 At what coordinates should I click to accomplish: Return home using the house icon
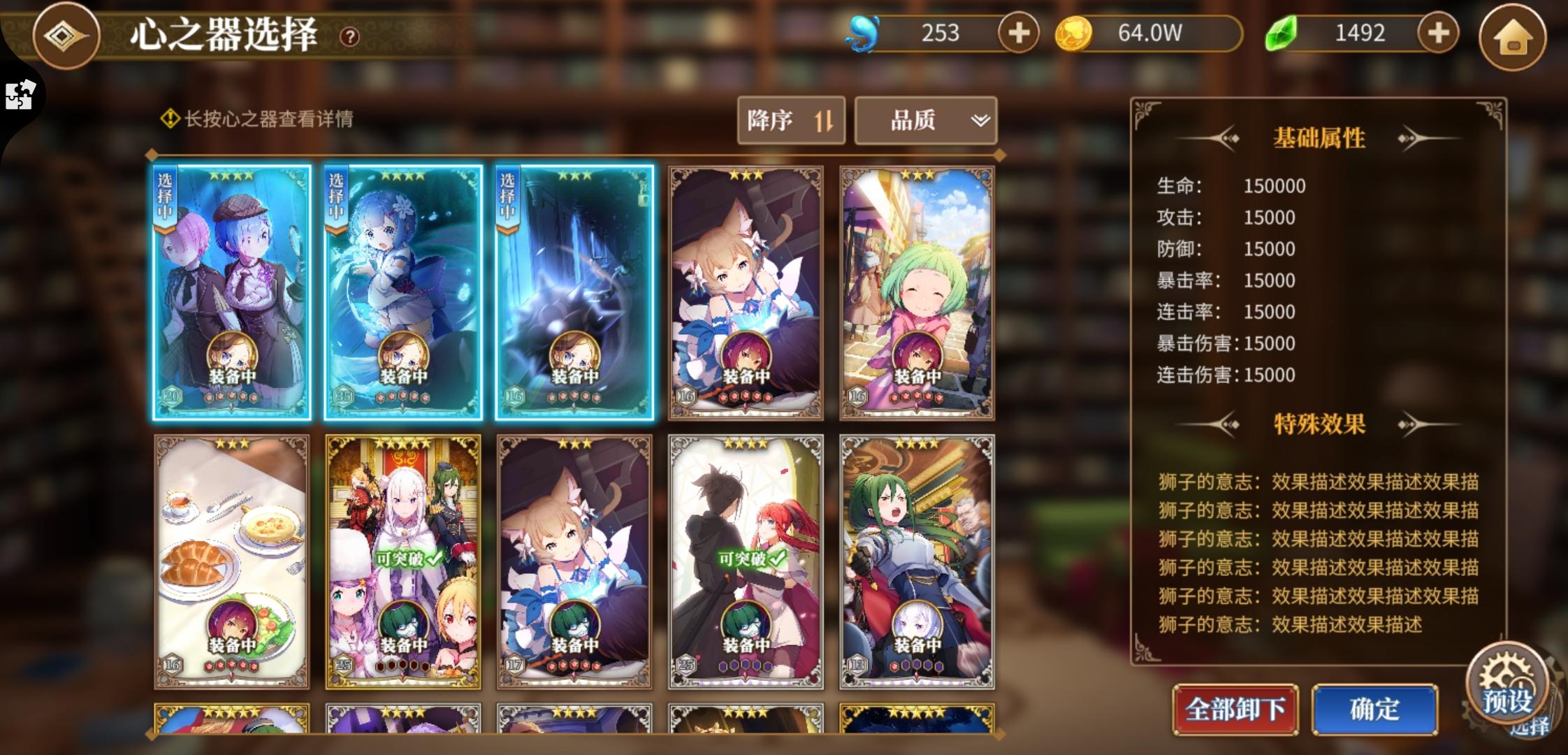tap(1515, 38)
